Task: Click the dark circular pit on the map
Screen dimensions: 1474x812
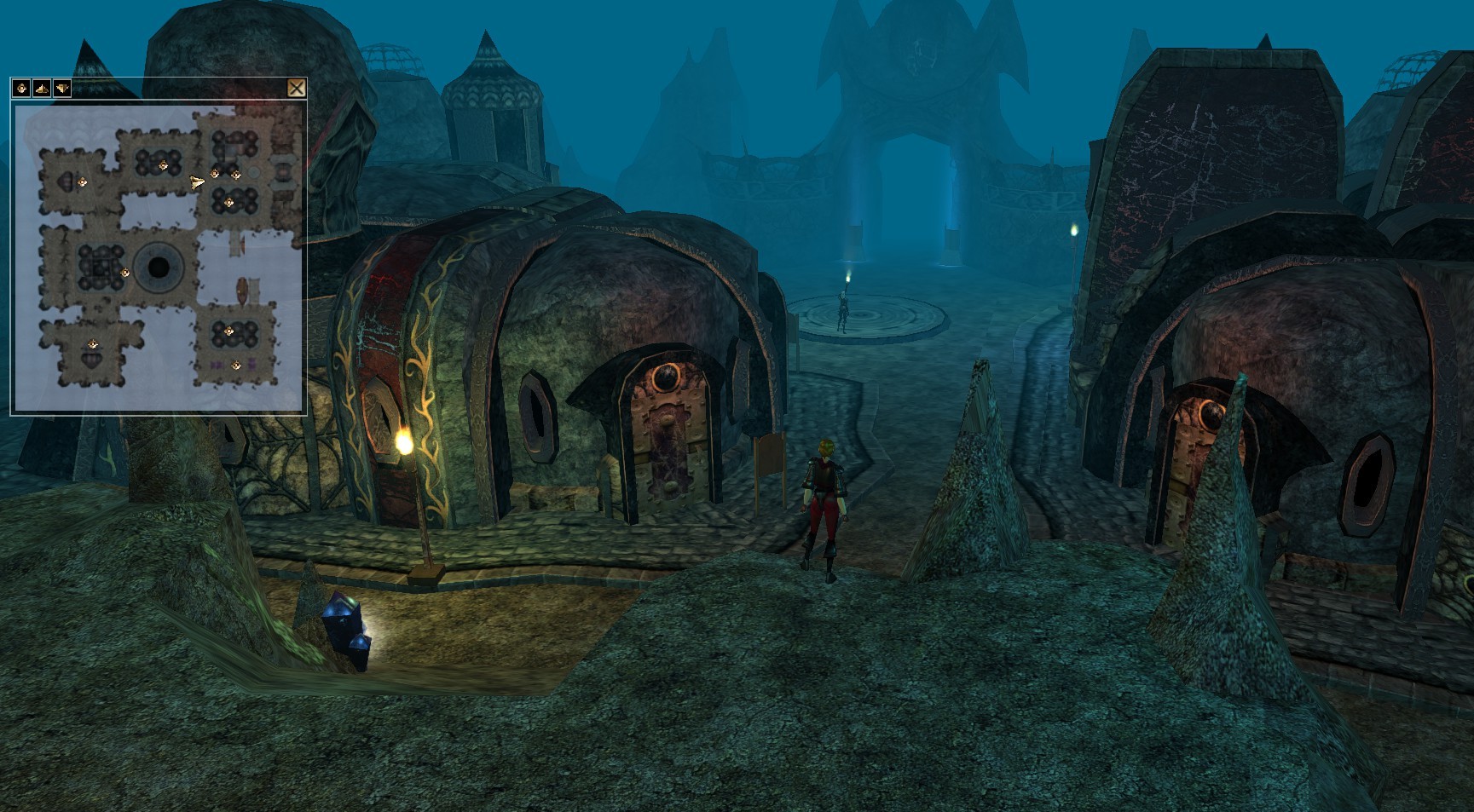Action: (x=159, y=268)
